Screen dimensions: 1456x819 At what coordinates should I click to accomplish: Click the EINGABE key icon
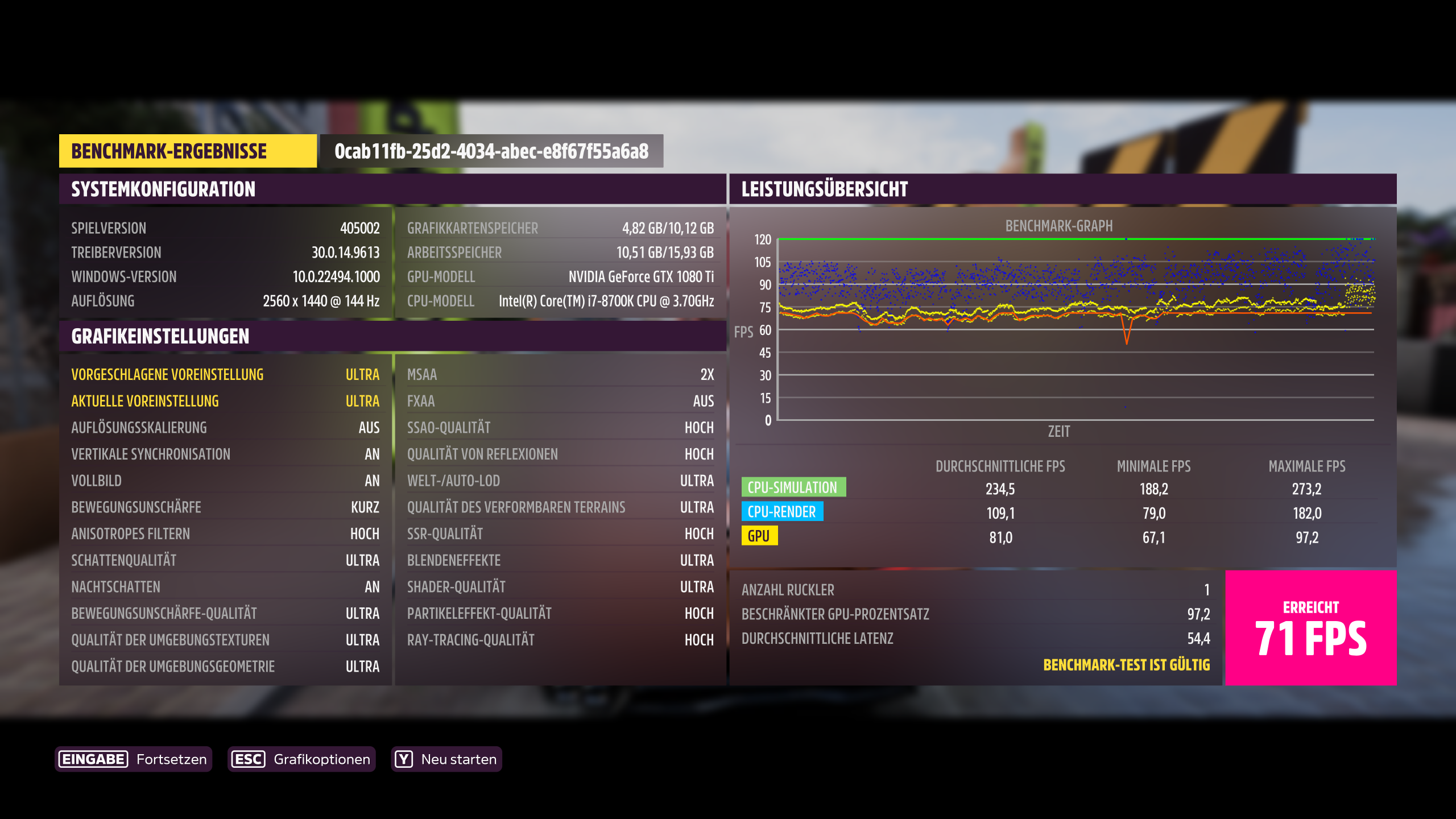[92, 759]
